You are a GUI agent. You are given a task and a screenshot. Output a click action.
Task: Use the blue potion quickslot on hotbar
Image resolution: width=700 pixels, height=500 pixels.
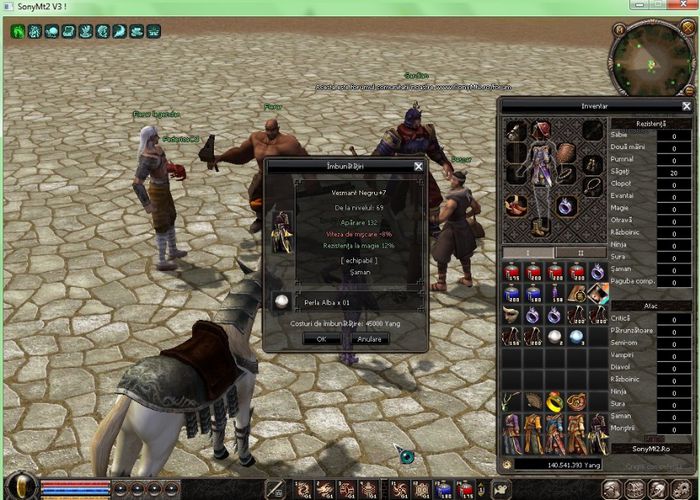pyautogui.click(x=442, y=489)
